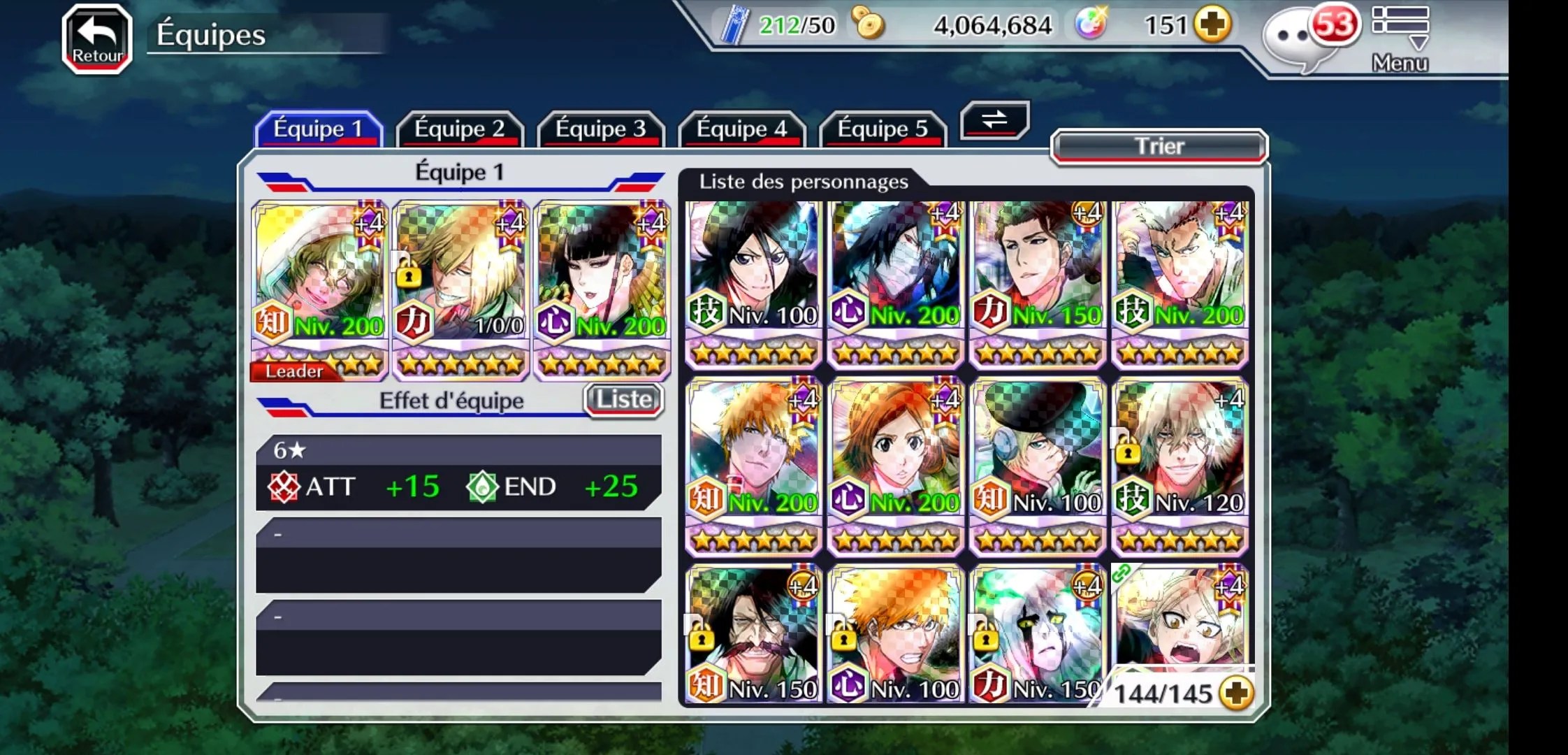This screenshot has width=1568, height=755.
Task: Add spirit orbs with the plus button
Action: coord(1212,25)
